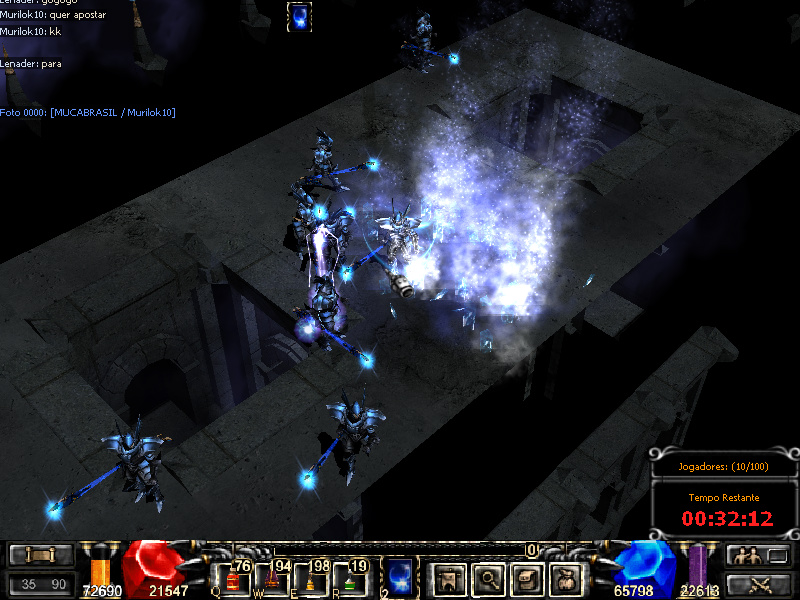Click the MUCABRASIL / Murilok10 chat line

coord(88,112)
